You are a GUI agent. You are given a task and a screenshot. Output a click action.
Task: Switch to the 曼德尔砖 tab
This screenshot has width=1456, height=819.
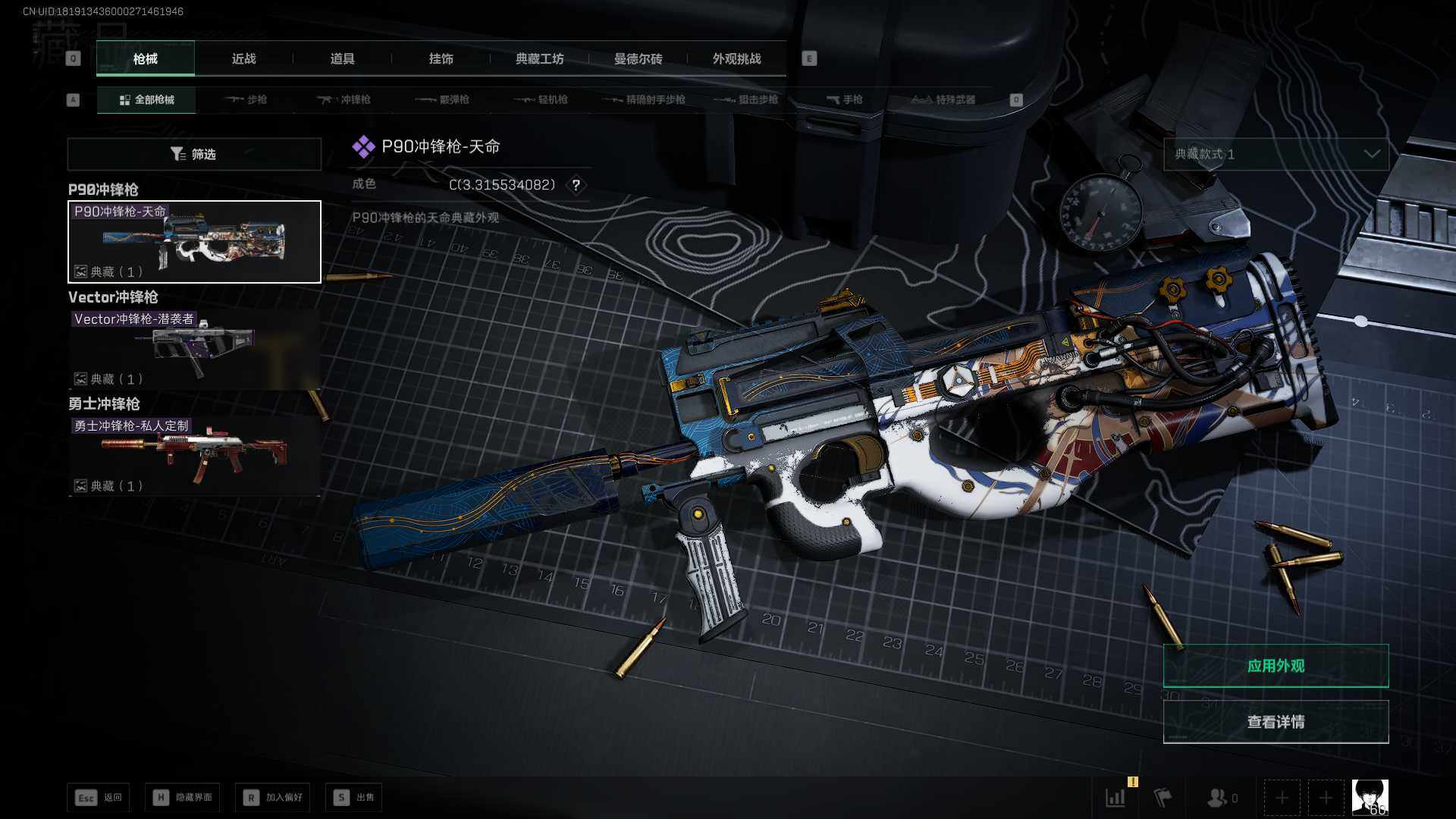coord(638,59)
